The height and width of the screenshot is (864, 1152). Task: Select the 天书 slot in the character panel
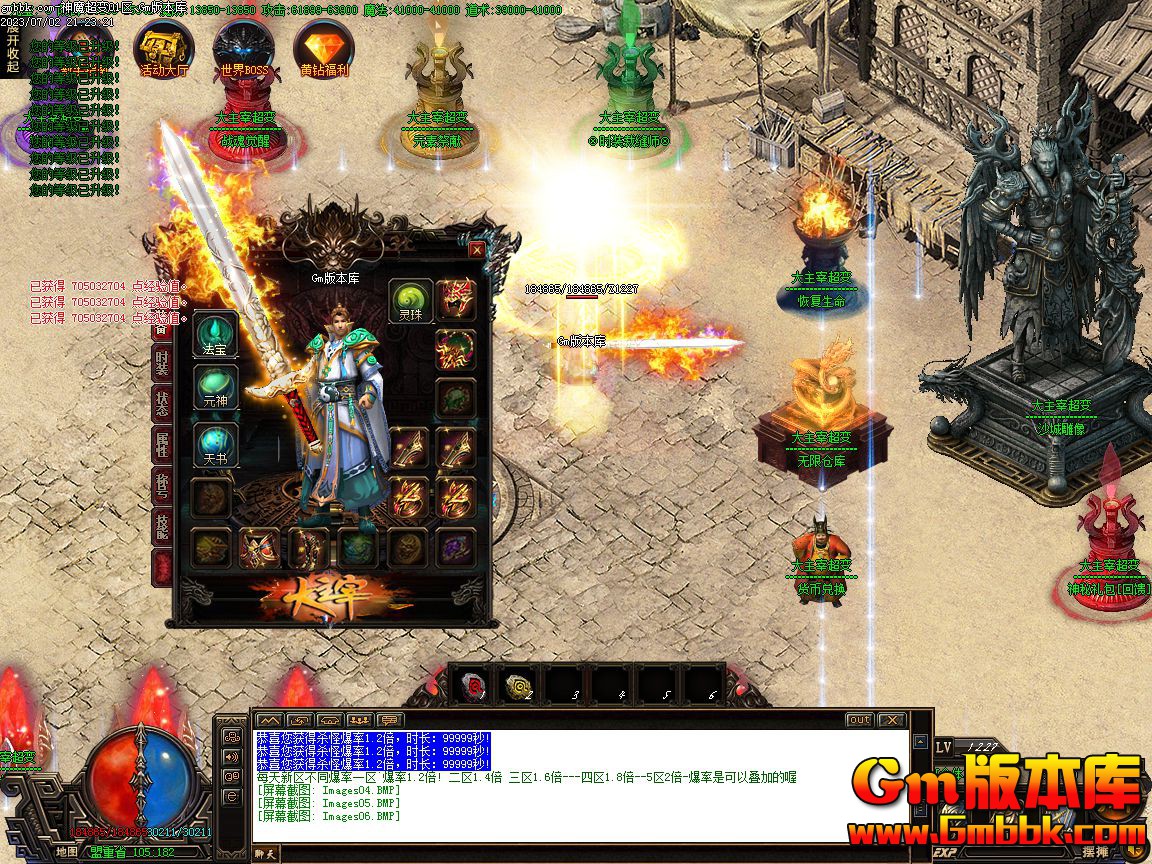(x=215, y=445)
